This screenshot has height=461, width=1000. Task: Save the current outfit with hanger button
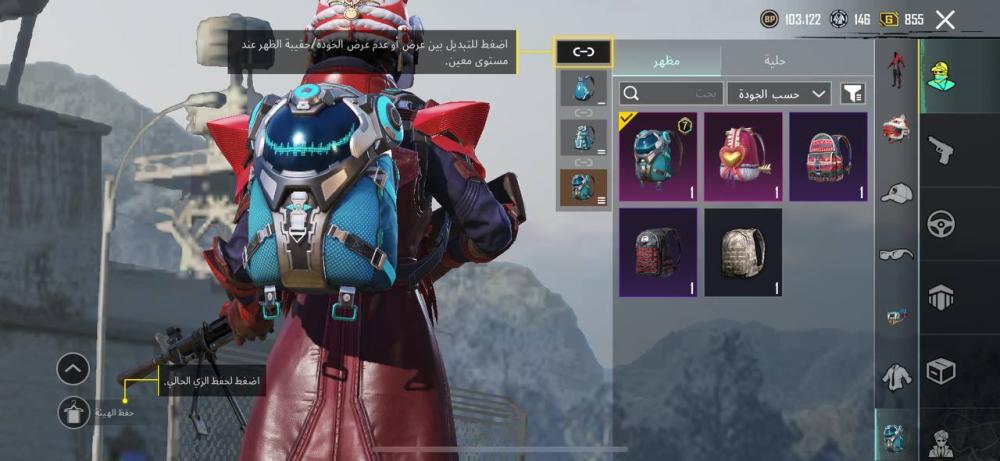(73, 412)
